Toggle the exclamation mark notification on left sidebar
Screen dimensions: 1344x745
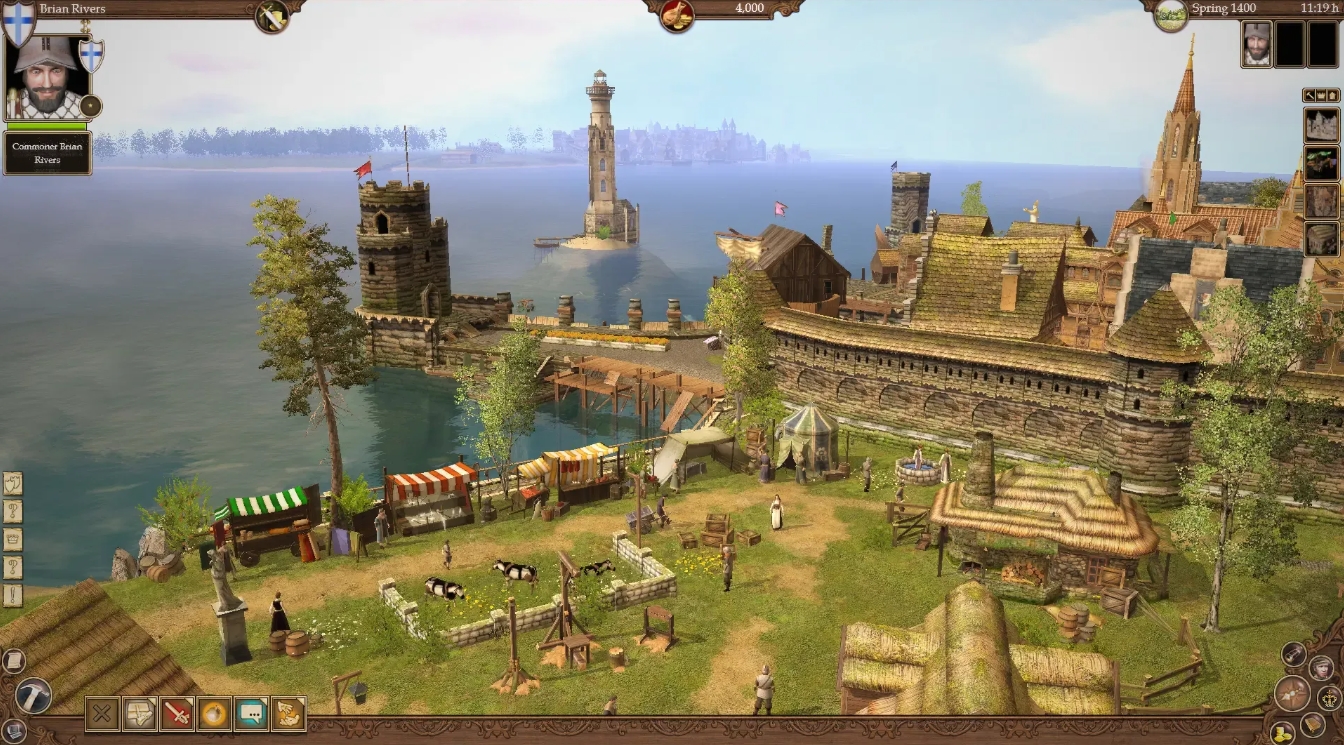coord(12,592)
